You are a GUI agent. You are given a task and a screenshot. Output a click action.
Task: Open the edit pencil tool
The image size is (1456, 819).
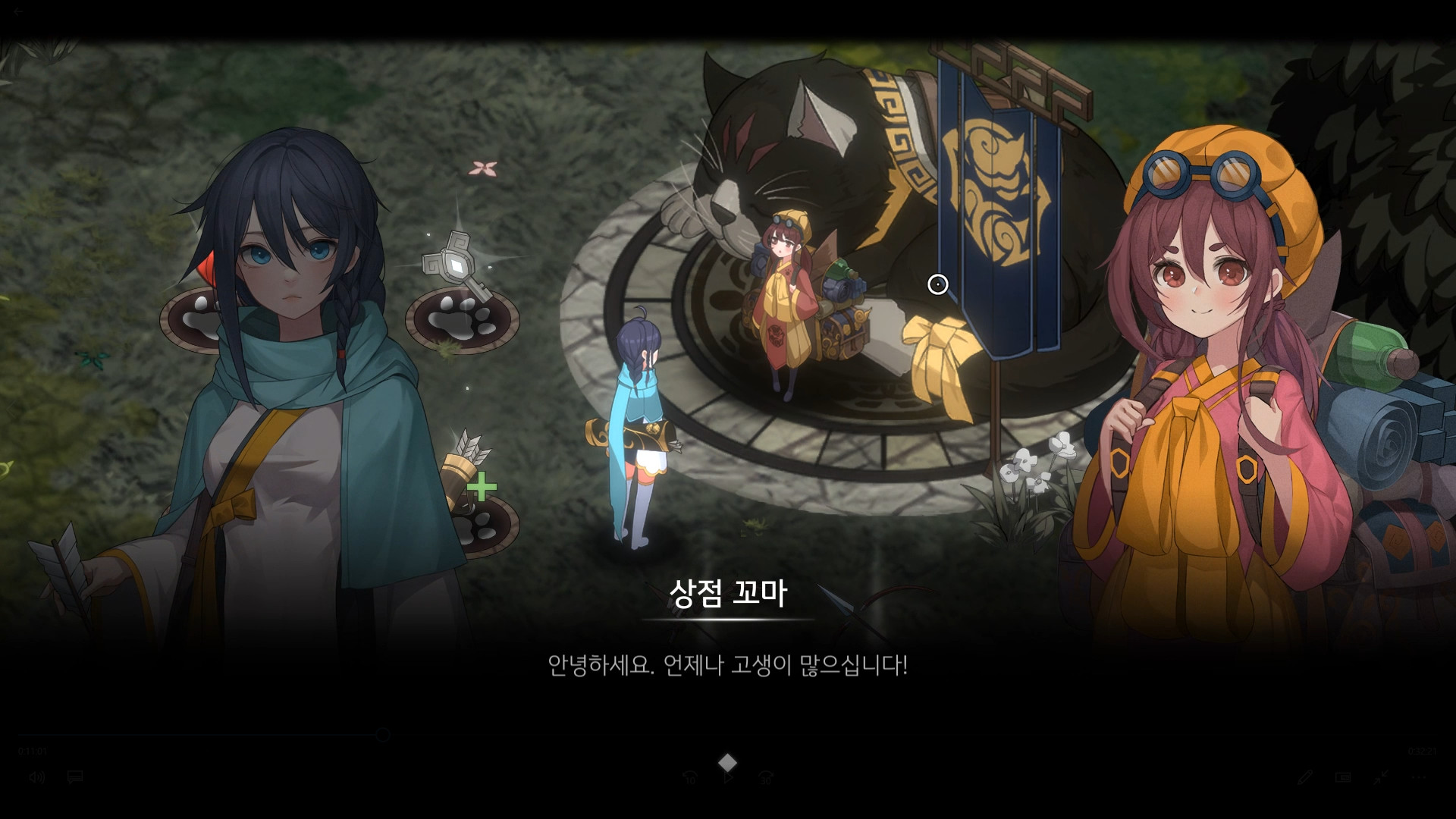[1305, 777]
